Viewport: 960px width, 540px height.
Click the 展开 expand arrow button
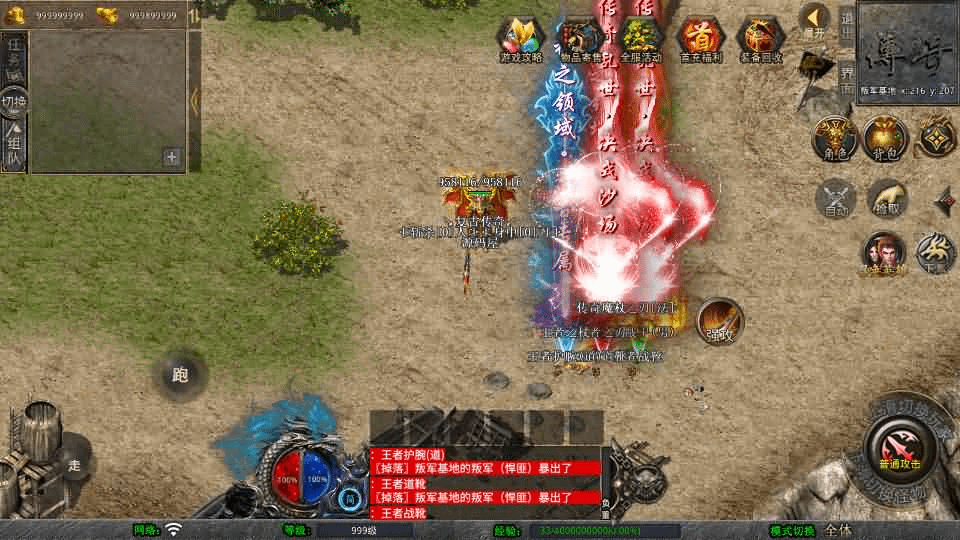[x=815, y=20]
